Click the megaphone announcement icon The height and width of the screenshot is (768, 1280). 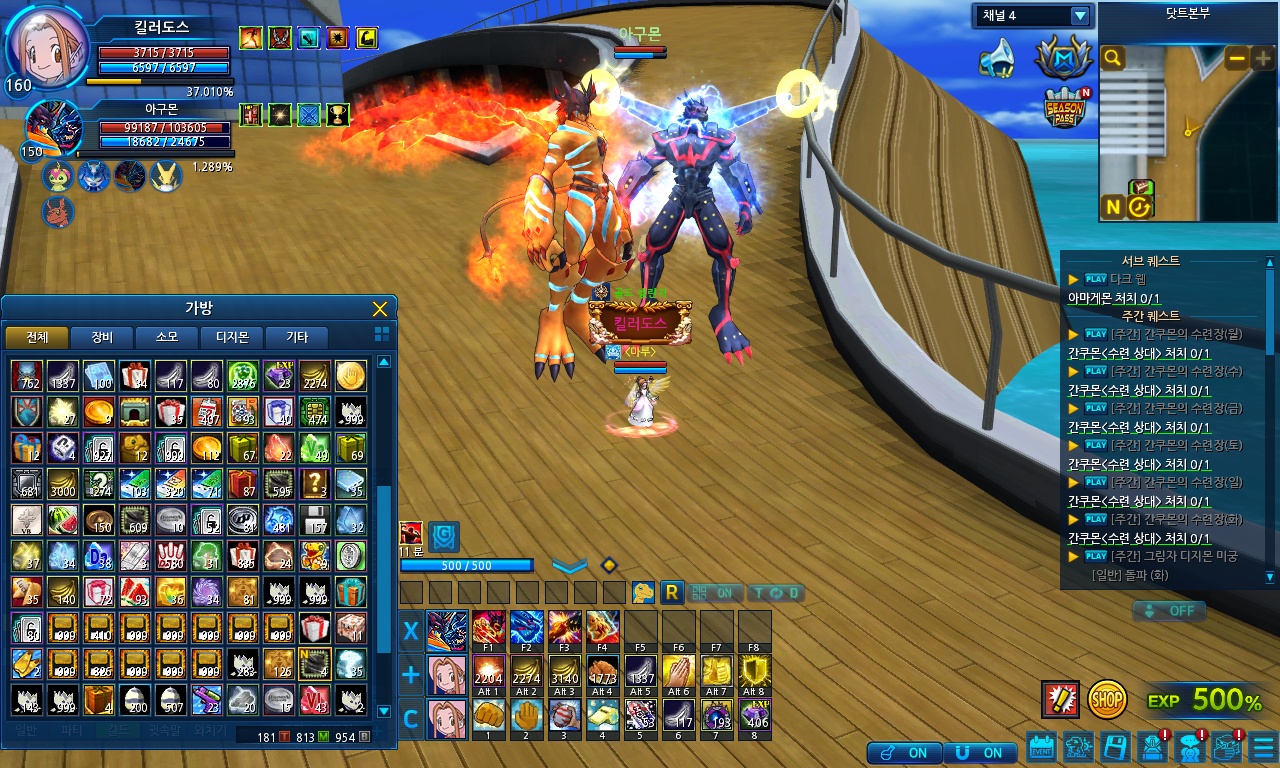[996, 60]
